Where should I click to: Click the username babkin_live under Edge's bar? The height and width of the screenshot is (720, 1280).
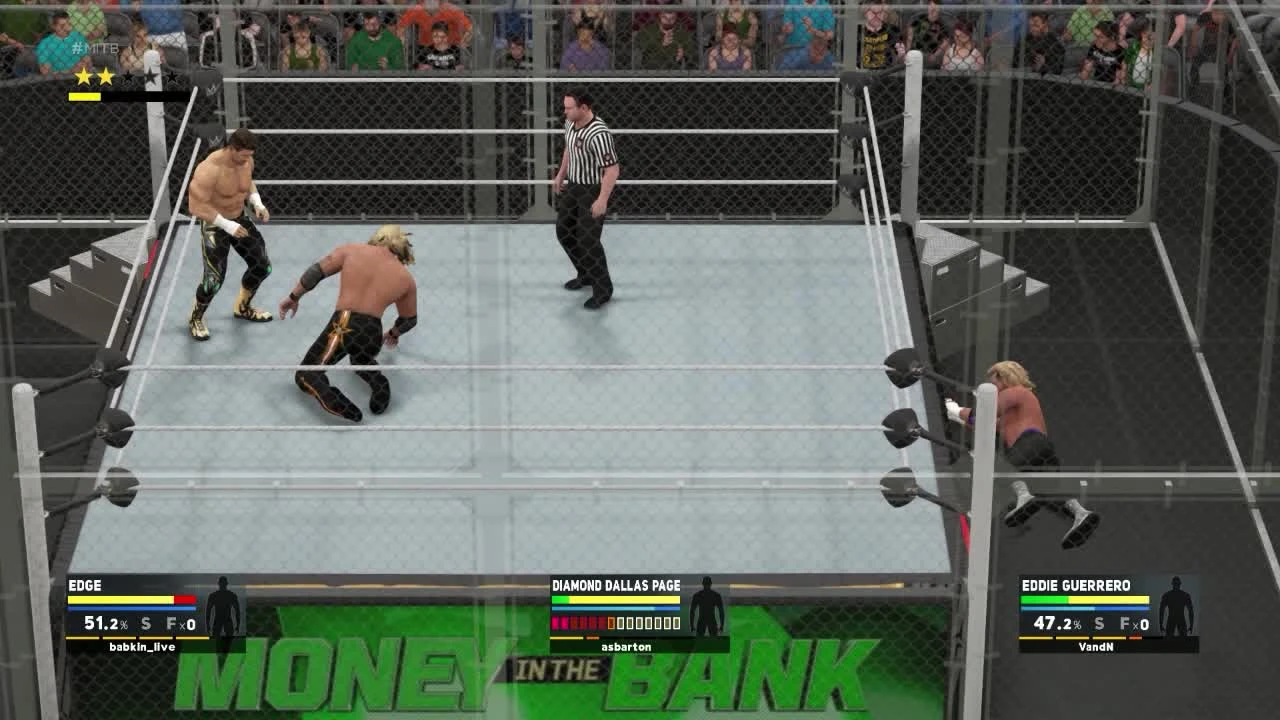coord(141,647)
